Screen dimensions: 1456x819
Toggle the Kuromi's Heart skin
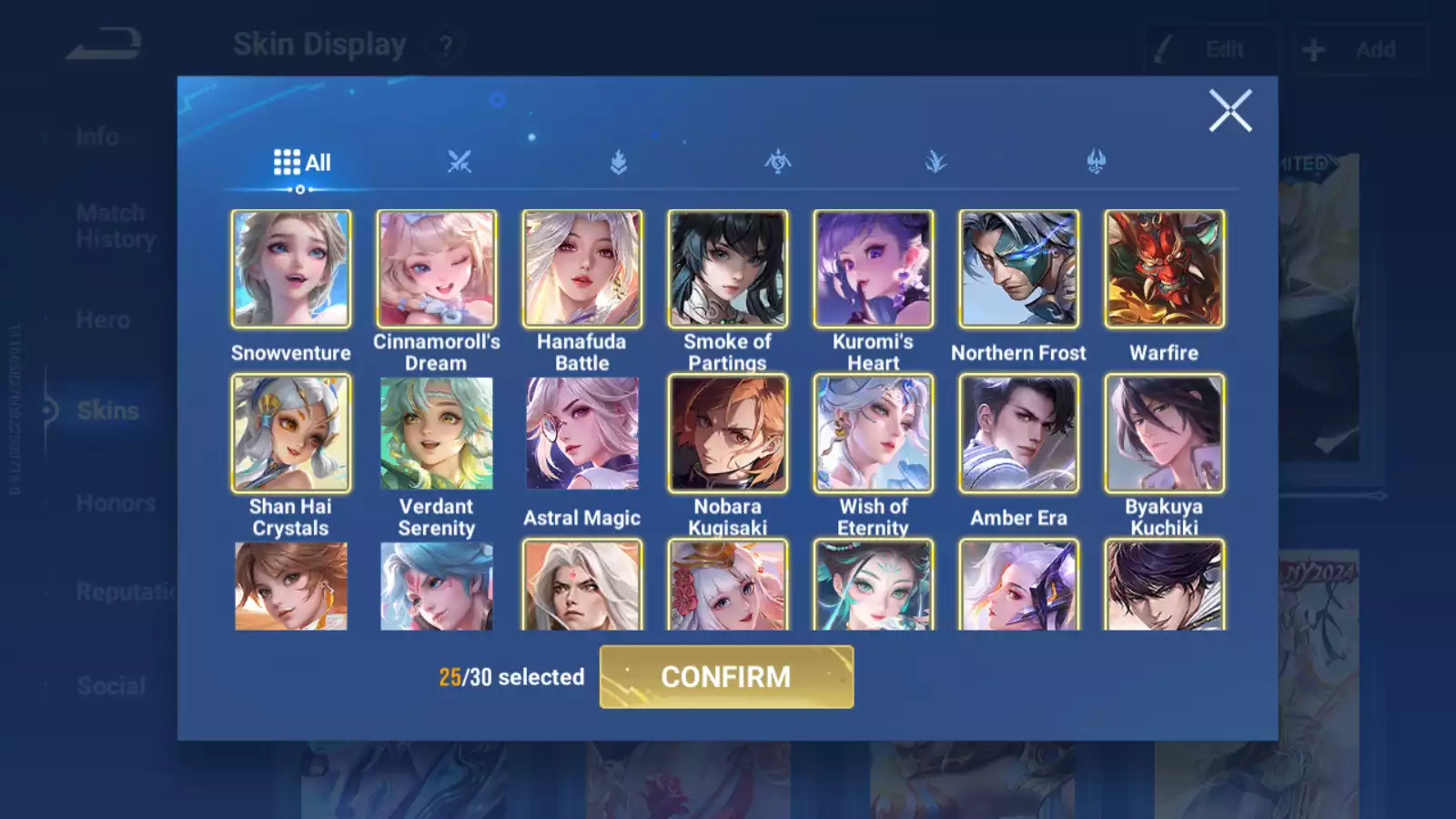pos(874,269)
